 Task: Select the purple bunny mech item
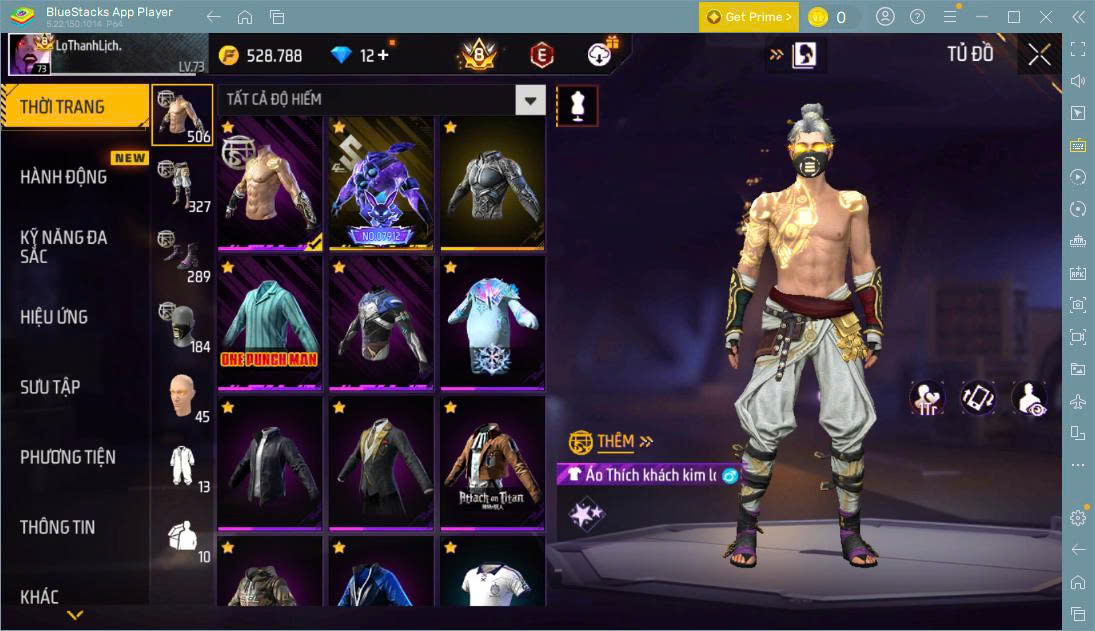click(x=381, y=182)
